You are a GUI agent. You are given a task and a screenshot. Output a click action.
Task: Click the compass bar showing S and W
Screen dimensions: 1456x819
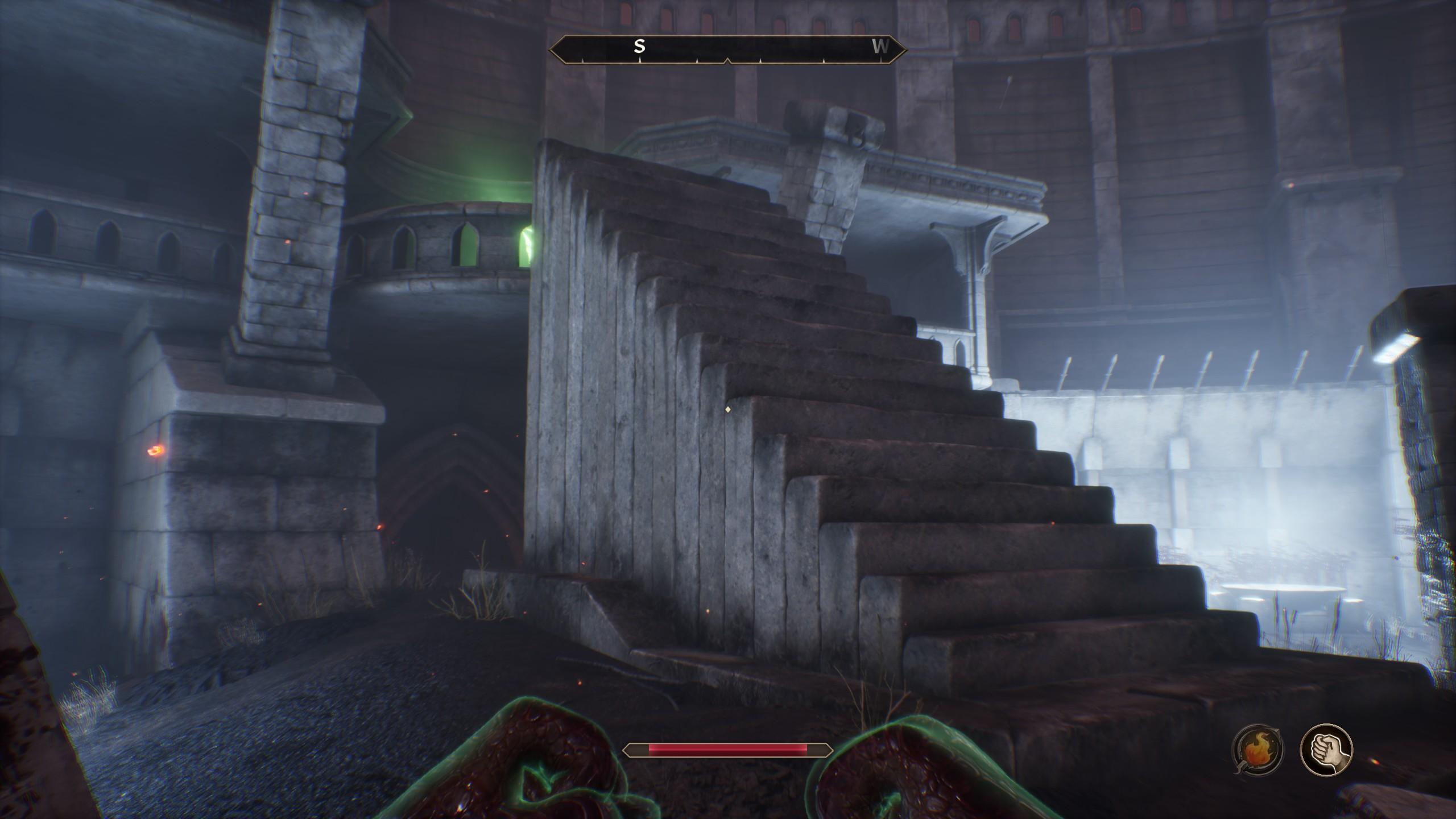tap(727, 49)
